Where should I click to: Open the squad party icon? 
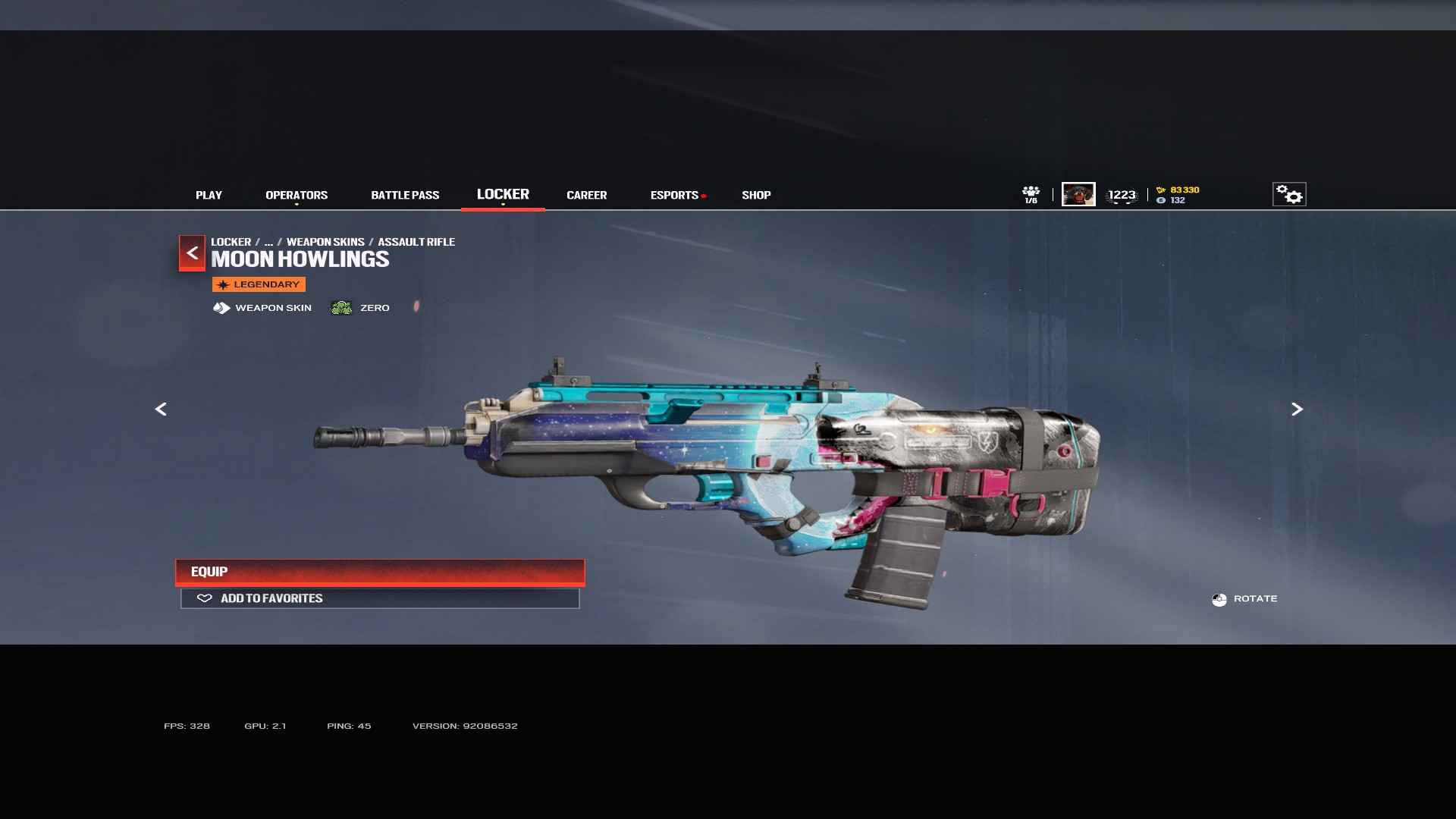point(1031,194)
